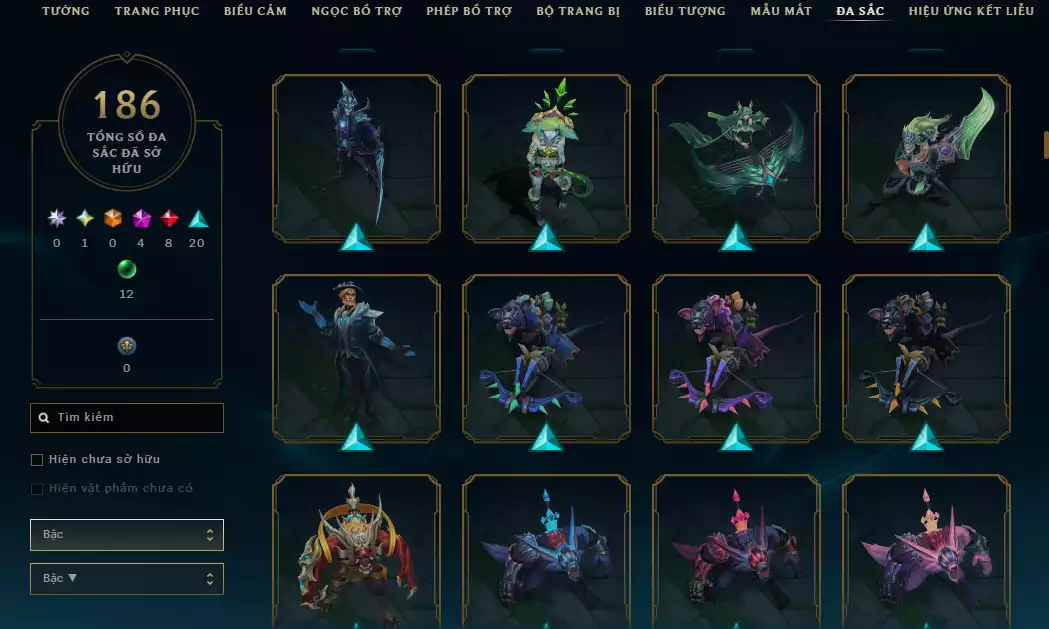Open the PHÉP BỔ TRỢ tab
Viewport: 1049px width, 629px height.
point(469,11)
